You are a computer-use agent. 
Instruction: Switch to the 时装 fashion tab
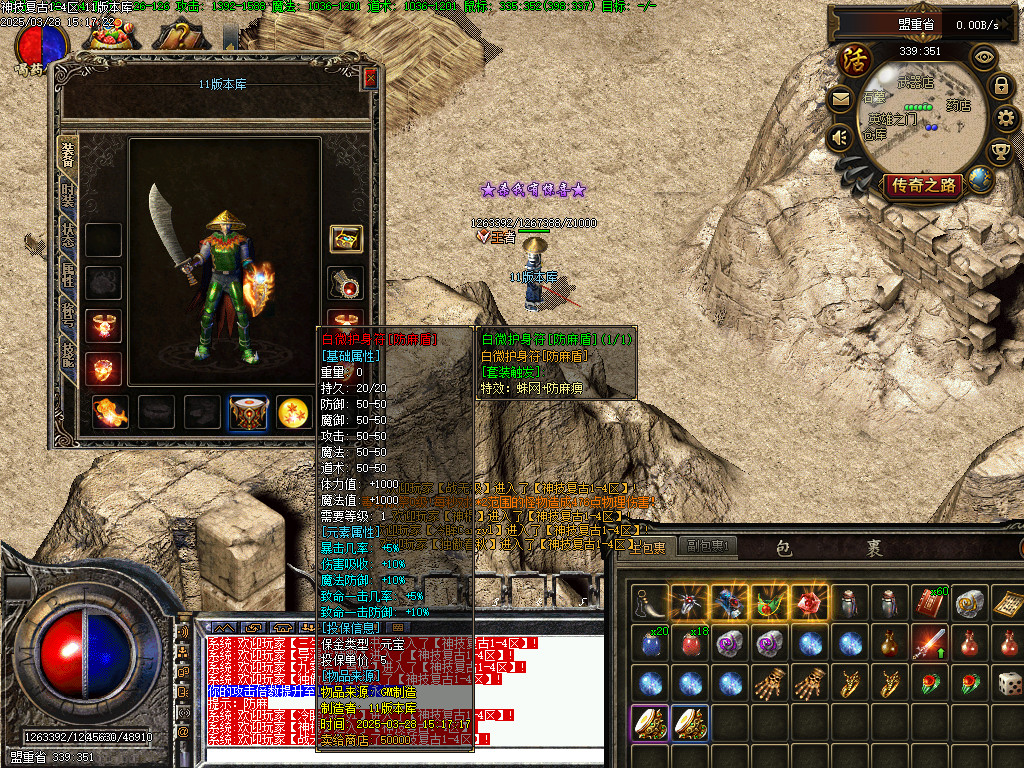pyautogui.click(x=68, y=192)
